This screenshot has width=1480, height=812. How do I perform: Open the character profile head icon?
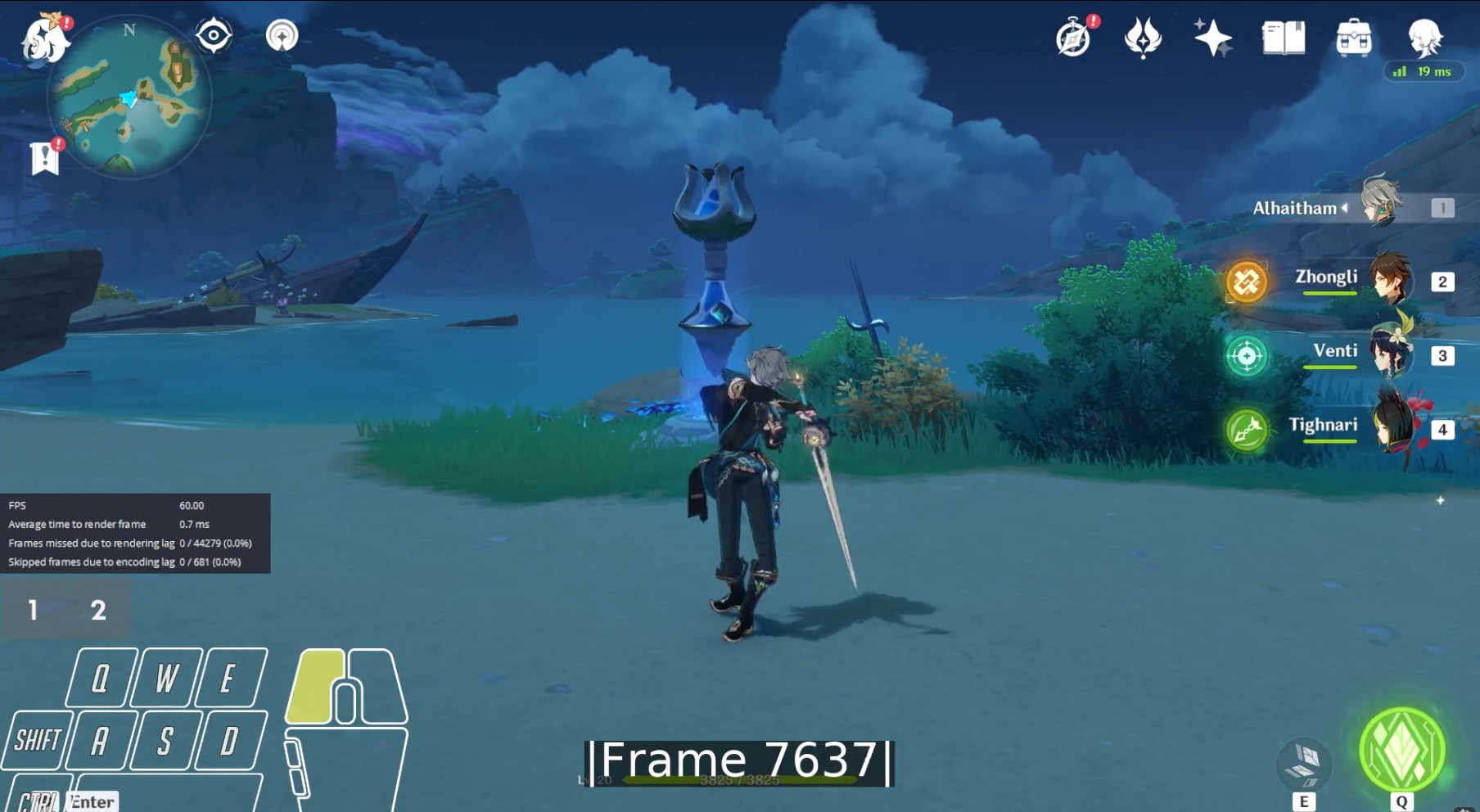(x=1424, y=37)
